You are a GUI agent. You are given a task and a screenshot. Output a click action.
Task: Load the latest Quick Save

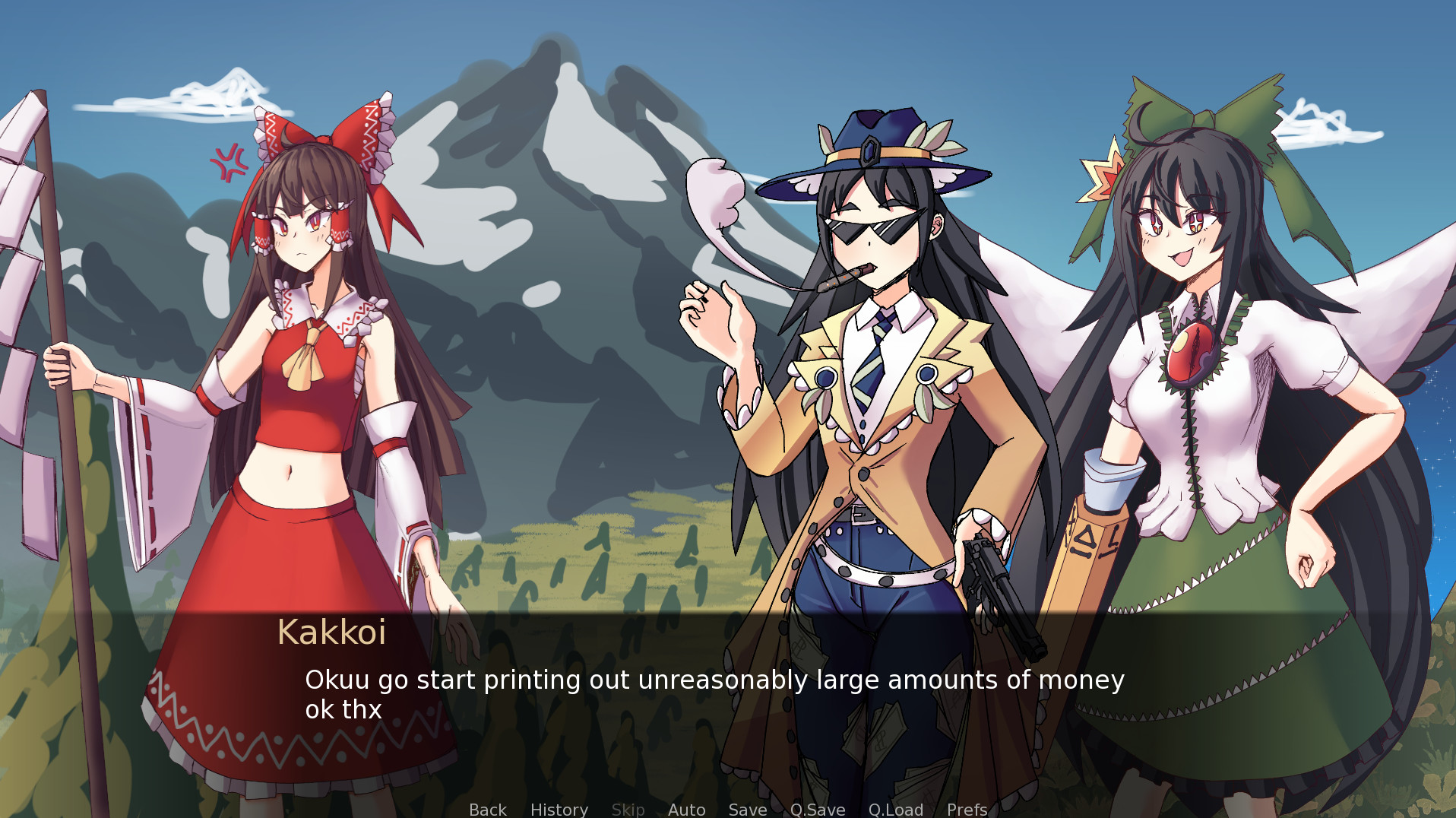(x=895, y=809)
